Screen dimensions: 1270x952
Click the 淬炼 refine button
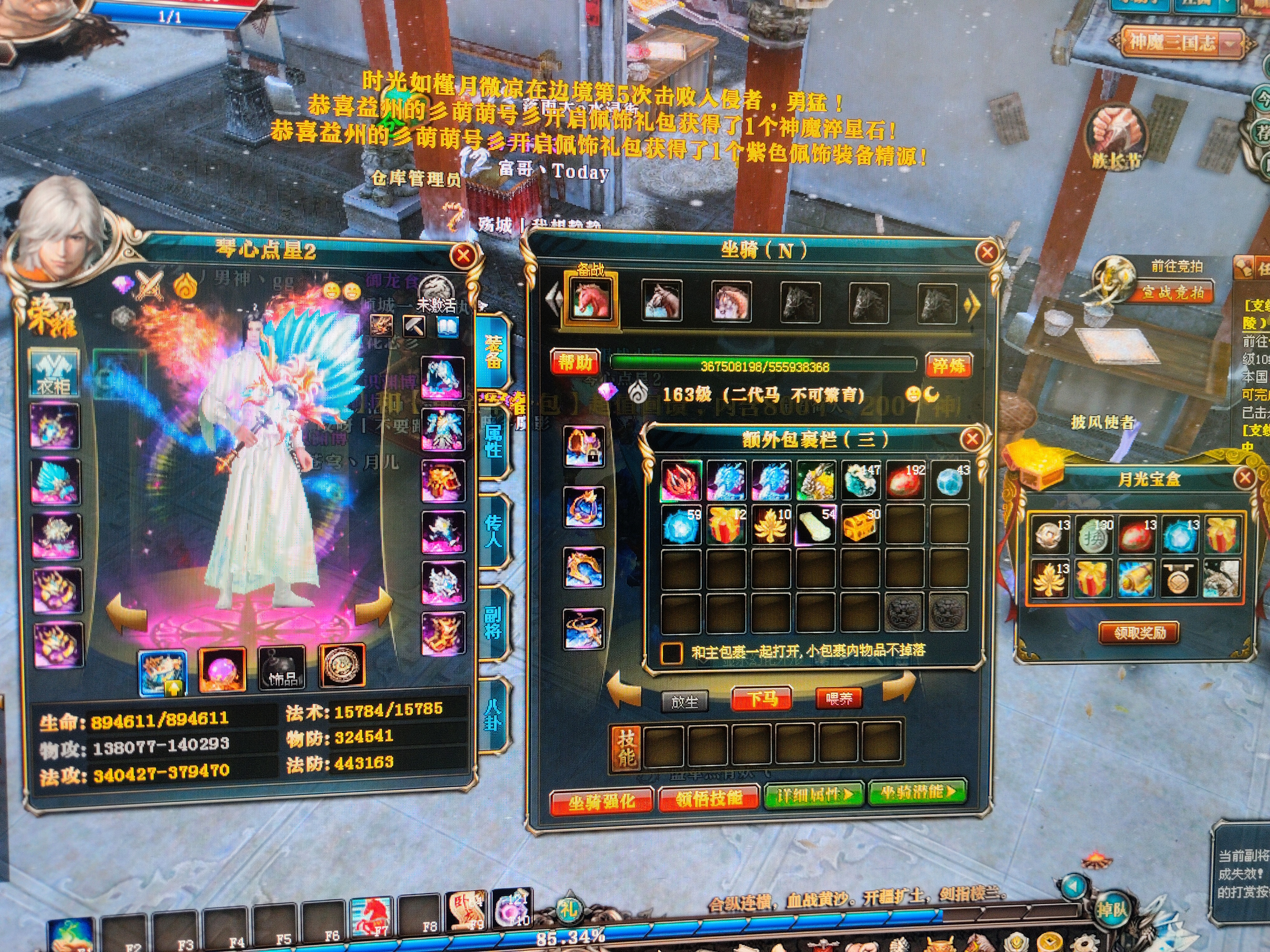pos(948,366)
